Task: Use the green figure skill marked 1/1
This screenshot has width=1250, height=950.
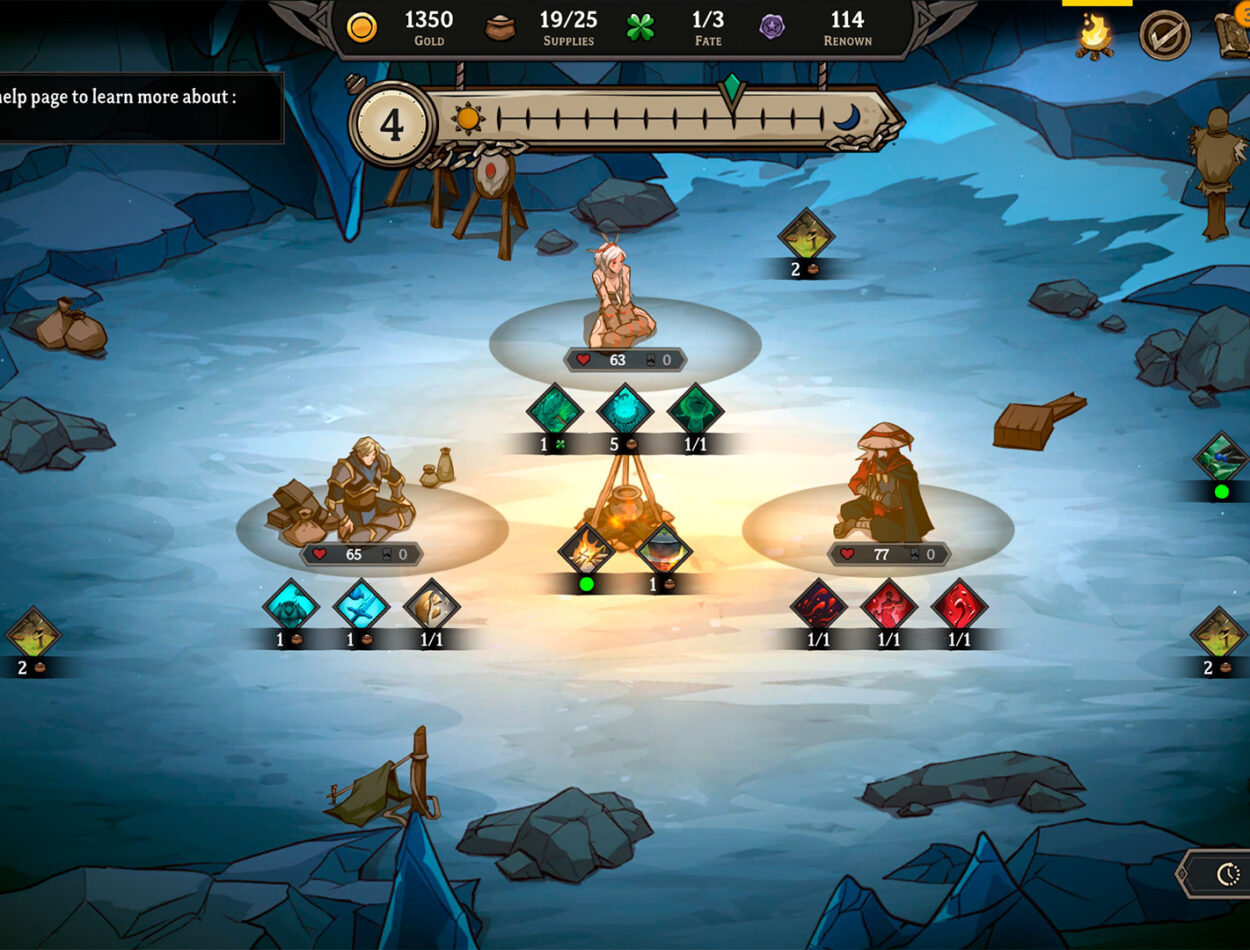Action: point(695,410)
